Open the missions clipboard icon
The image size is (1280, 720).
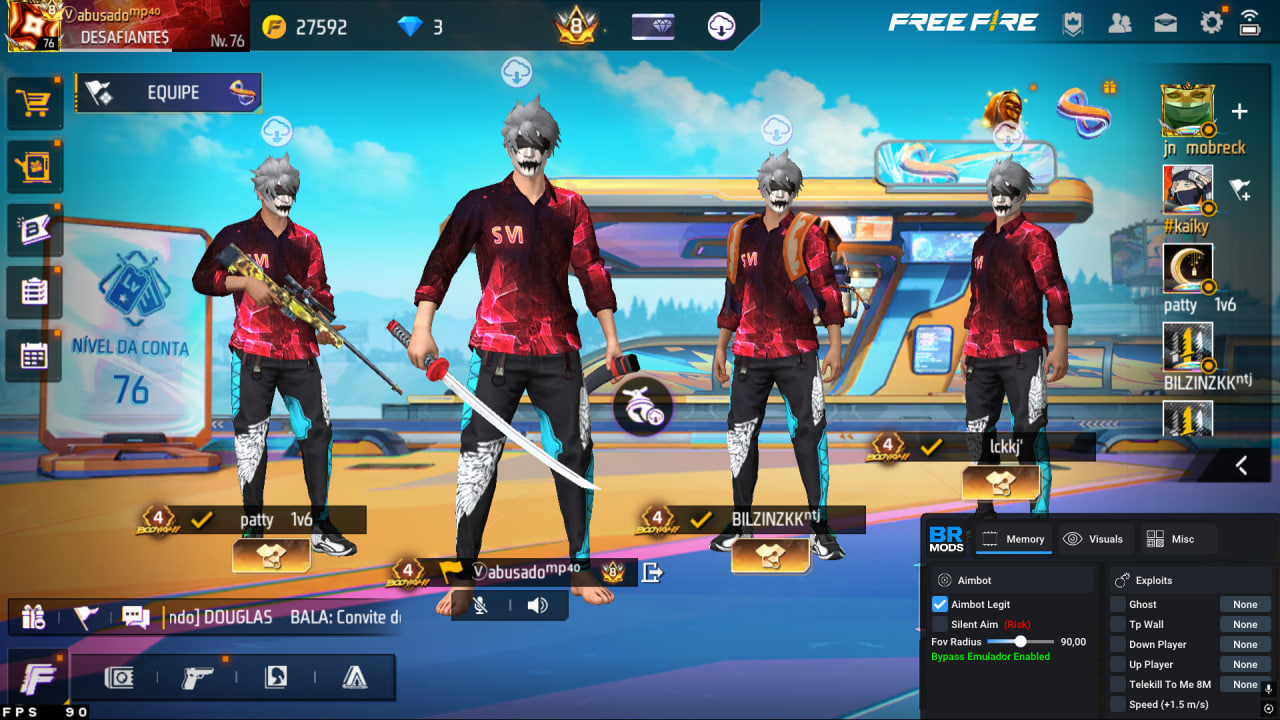coord(34,291)
